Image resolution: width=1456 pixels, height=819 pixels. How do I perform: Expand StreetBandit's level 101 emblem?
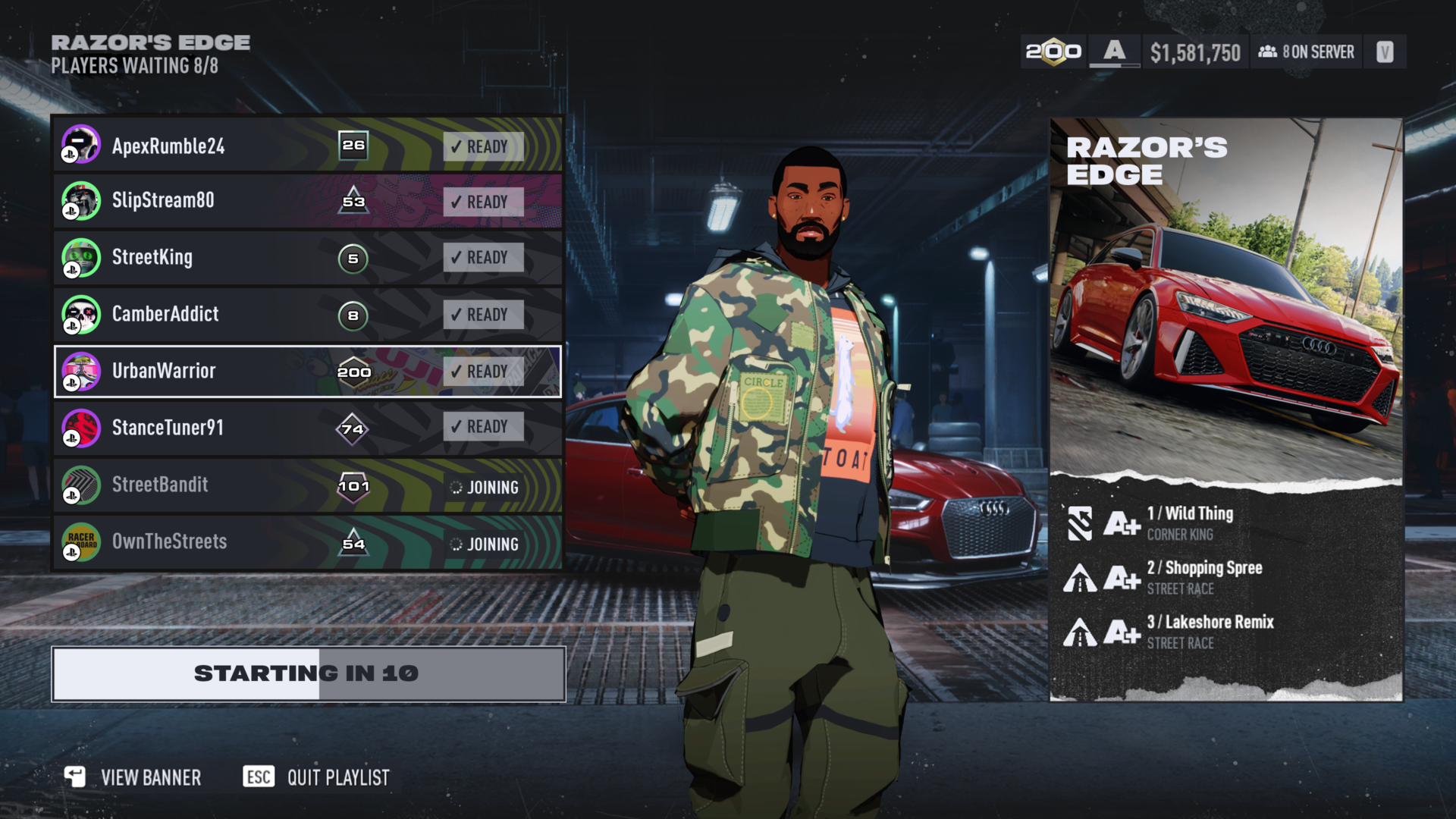pos(353,486)
